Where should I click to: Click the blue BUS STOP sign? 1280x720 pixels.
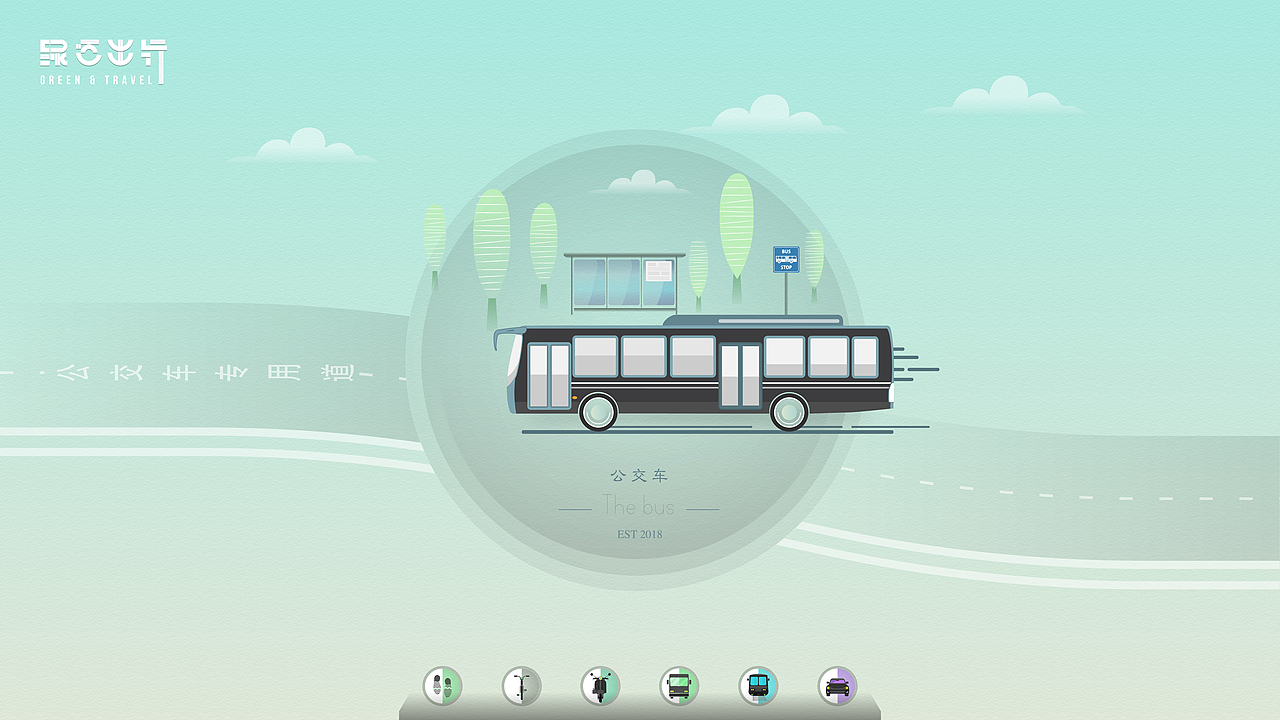[787, 258]
